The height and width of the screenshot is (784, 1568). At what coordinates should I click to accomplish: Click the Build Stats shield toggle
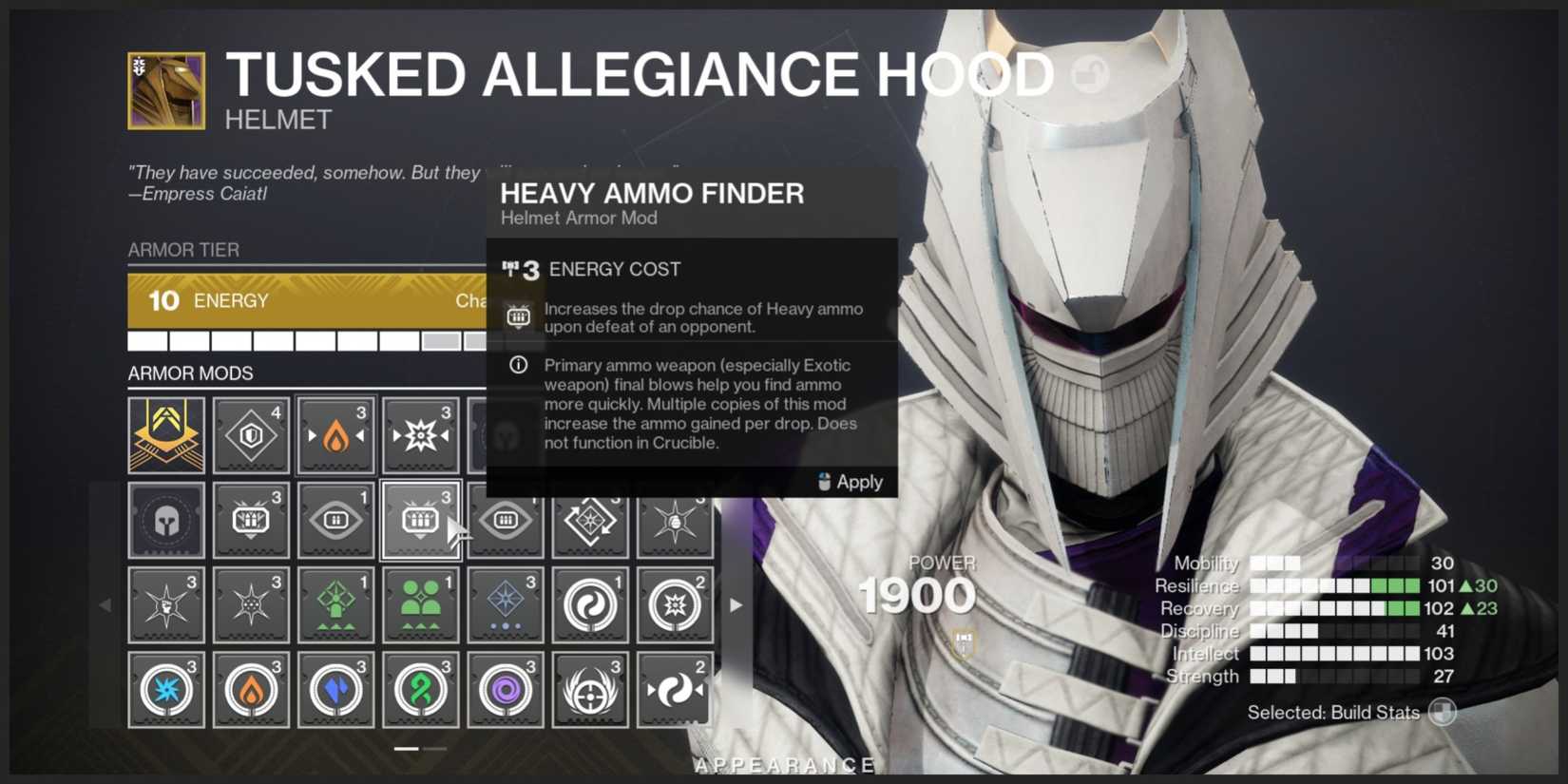click(x=1441, y=712)
